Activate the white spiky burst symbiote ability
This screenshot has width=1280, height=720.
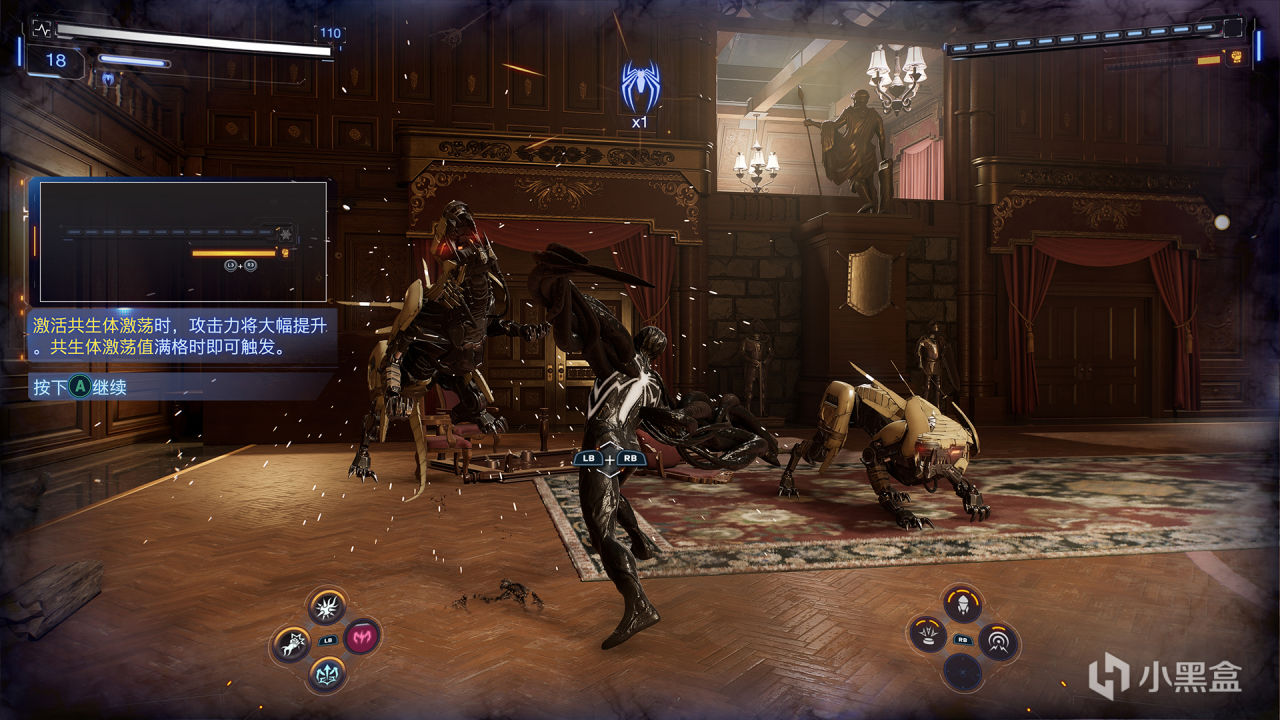click(x=327, y=606)
